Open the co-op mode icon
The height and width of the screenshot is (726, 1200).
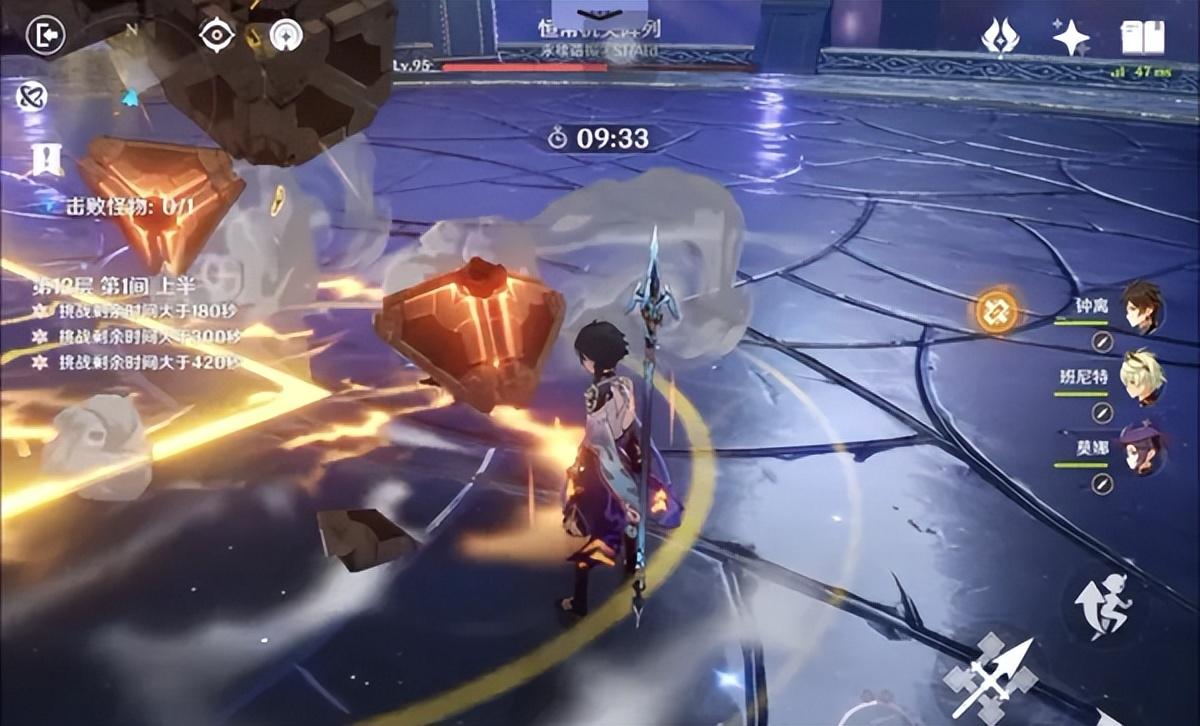tap(31, 97)
